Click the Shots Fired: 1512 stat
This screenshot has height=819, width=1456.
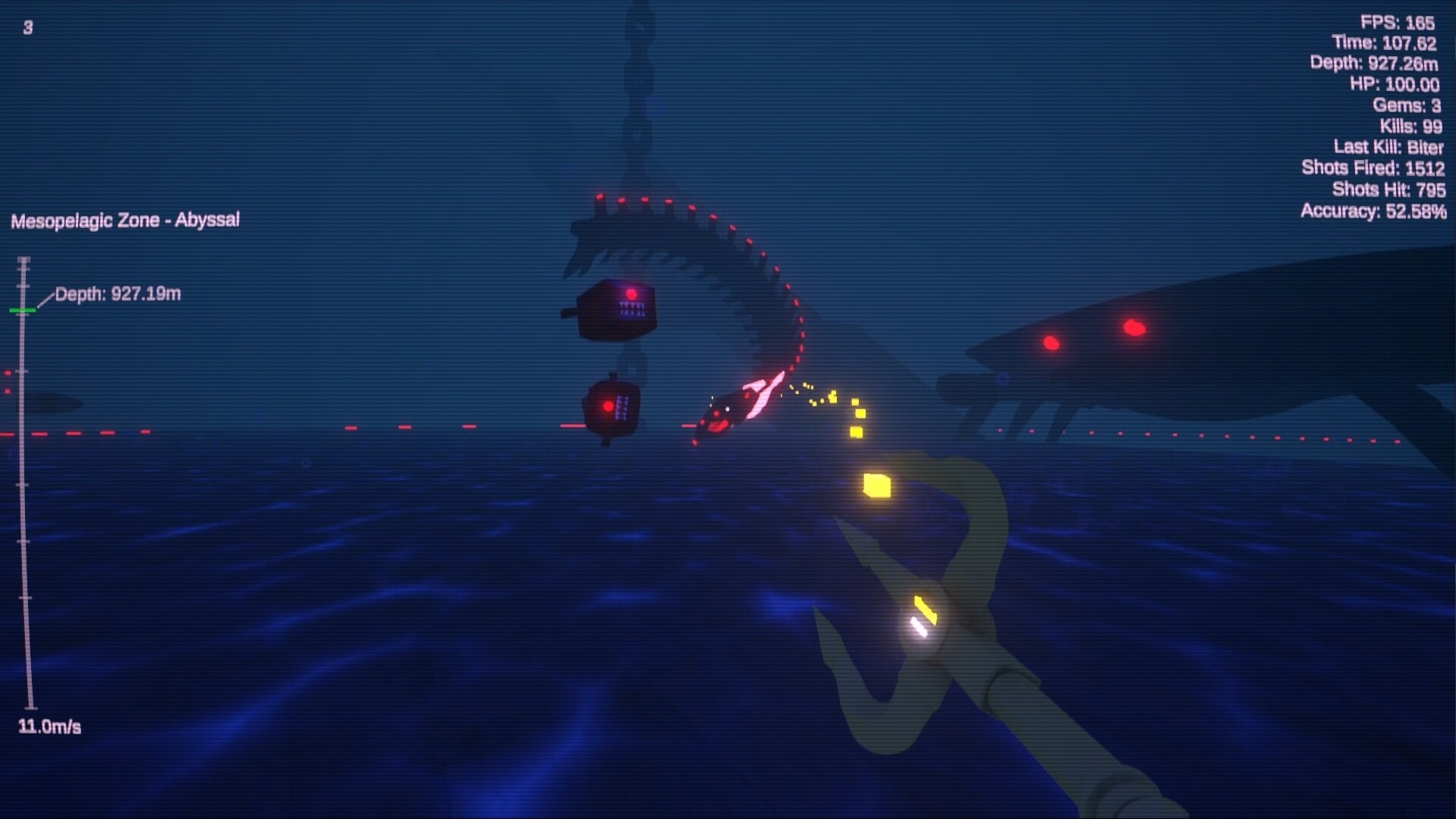tap(1372, 168)
